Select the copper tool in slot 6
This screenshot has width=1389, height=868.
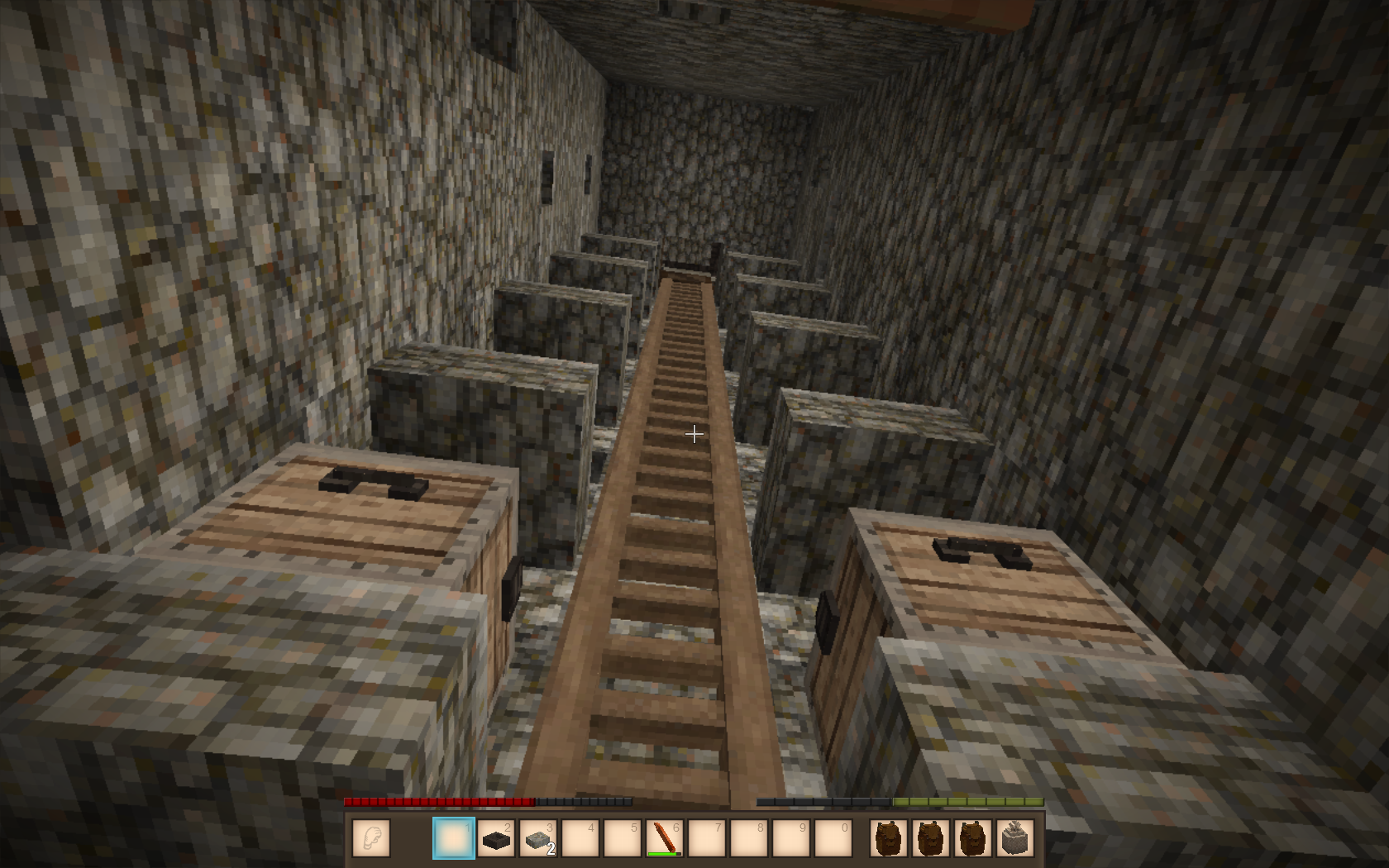pos(665,838)
